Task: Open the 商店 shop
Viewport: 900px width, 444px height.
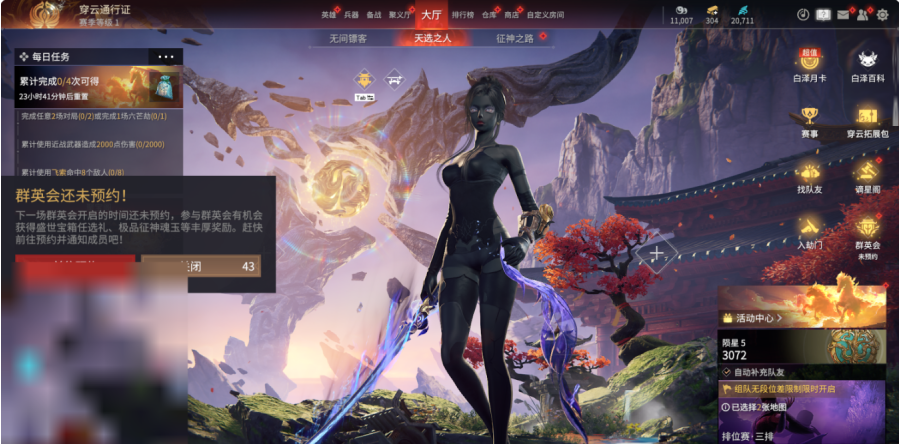Action: 512,15
